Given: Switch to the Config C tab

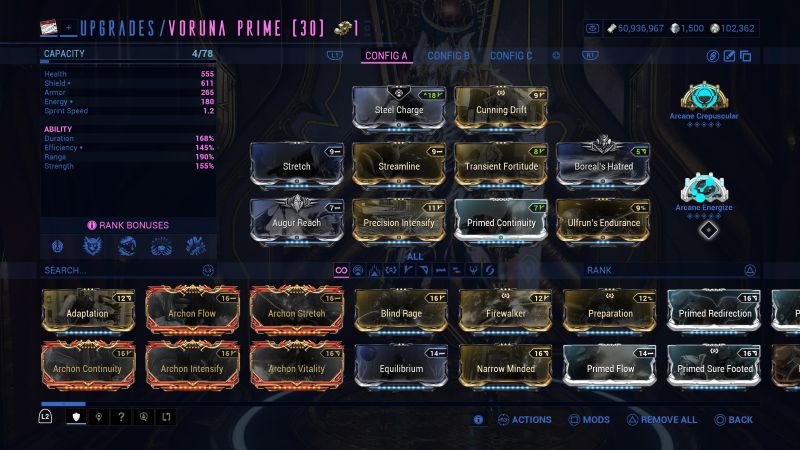Looking at the screenshot, I should point(511,55).
